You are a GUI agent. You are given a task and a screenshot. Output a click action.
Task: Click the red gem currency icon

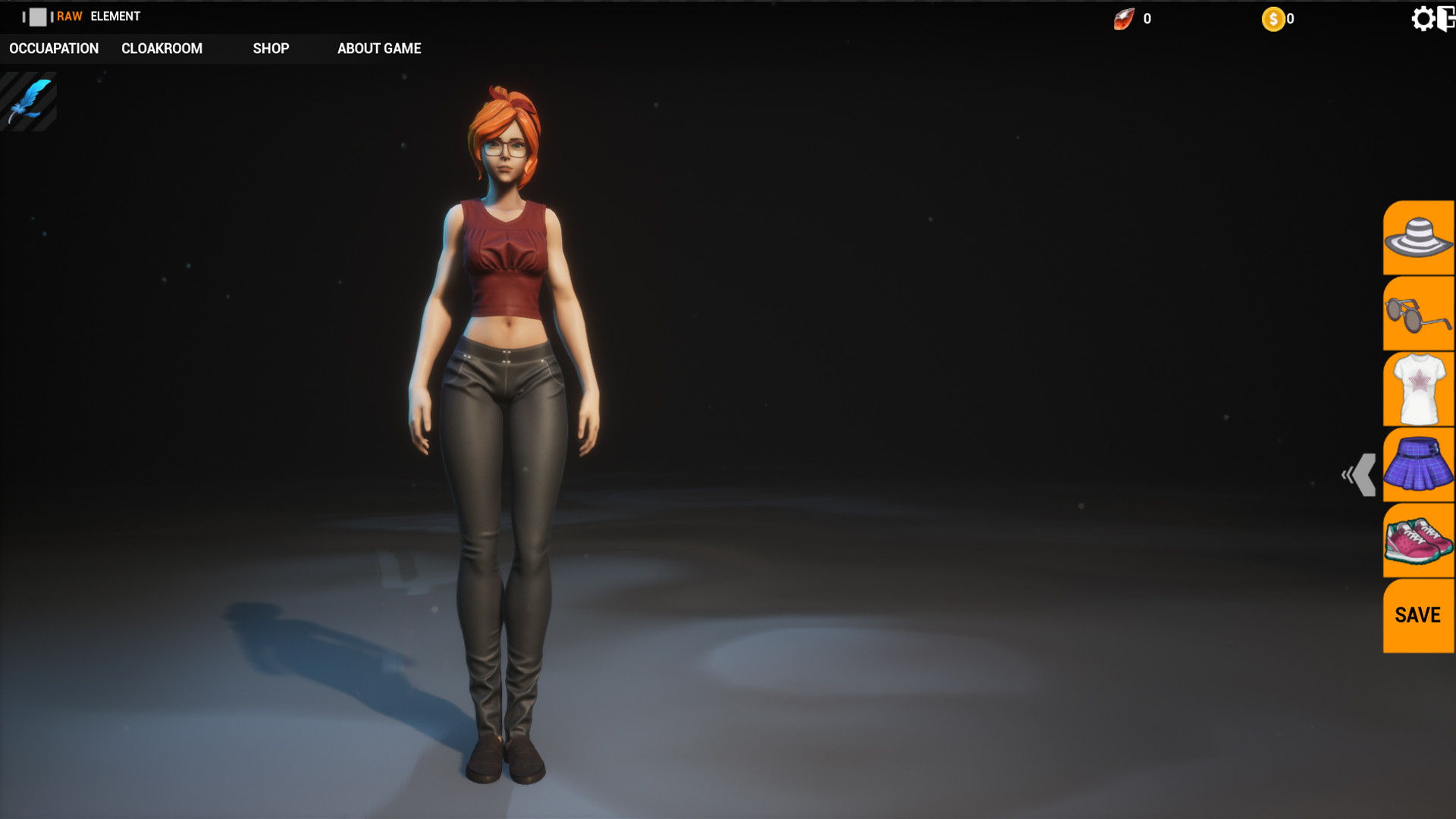(1125, 18)
